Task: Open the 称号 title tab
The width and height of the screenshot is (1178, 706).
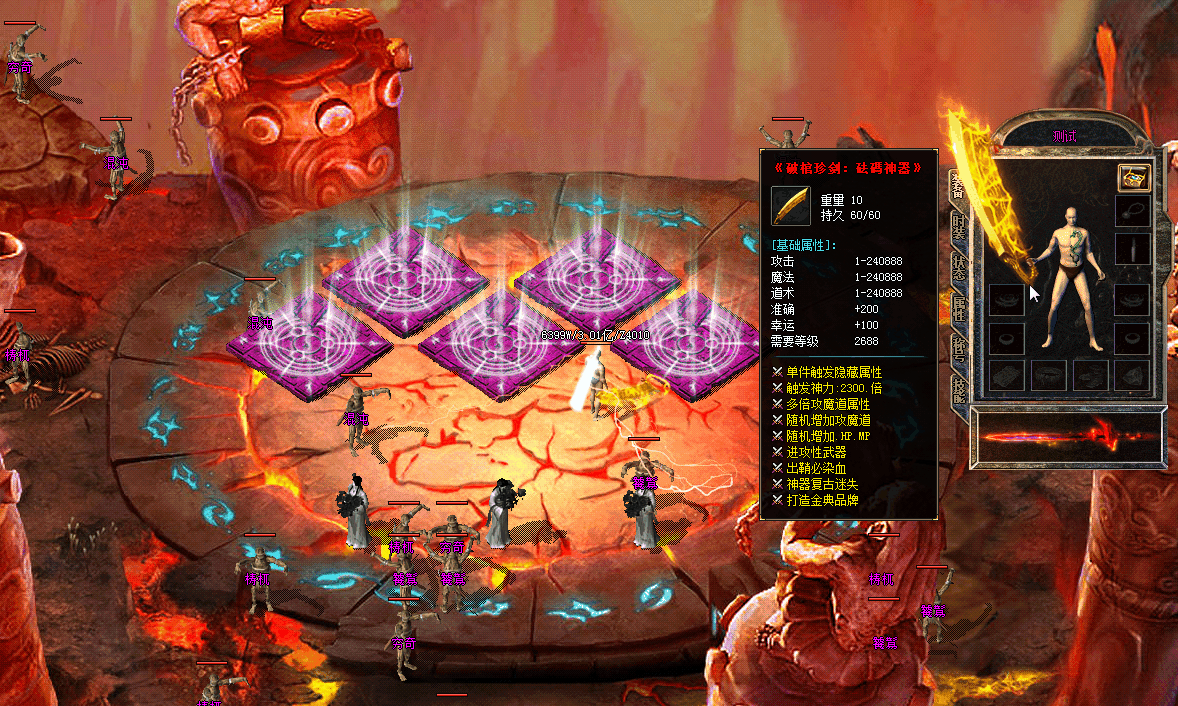Action: coord(958,350)
